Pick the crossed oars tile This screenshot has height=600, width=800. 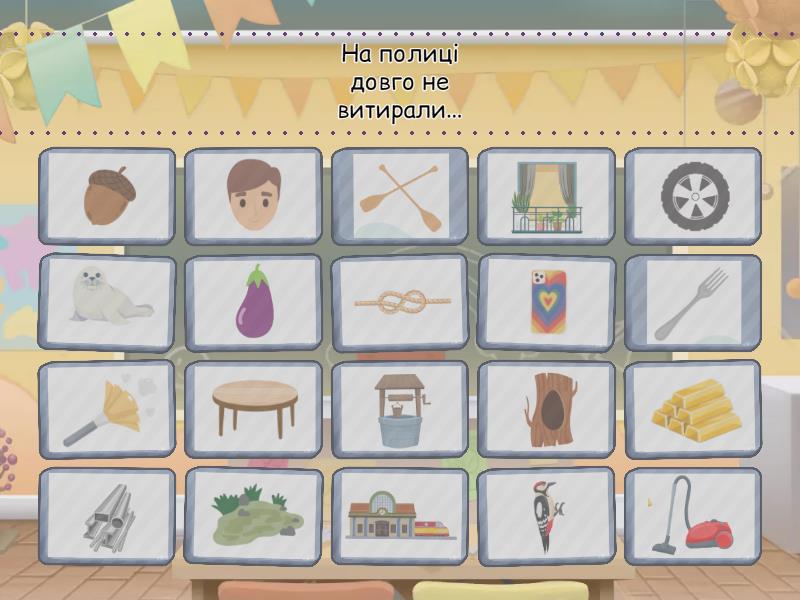[400, 196]
